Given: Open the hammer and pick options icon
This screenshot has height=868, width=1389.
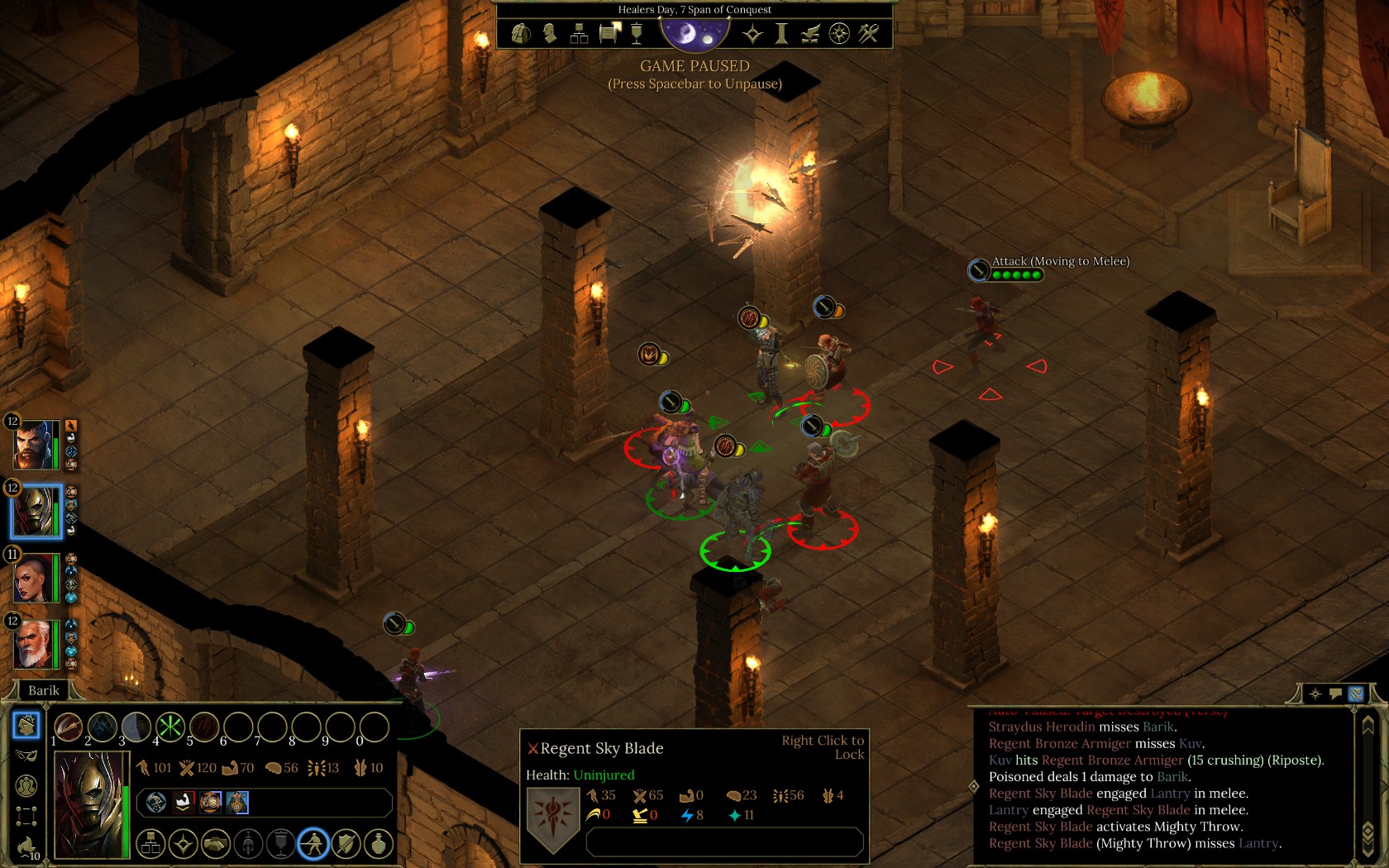Looking at the screenshot, I should 868,33.
